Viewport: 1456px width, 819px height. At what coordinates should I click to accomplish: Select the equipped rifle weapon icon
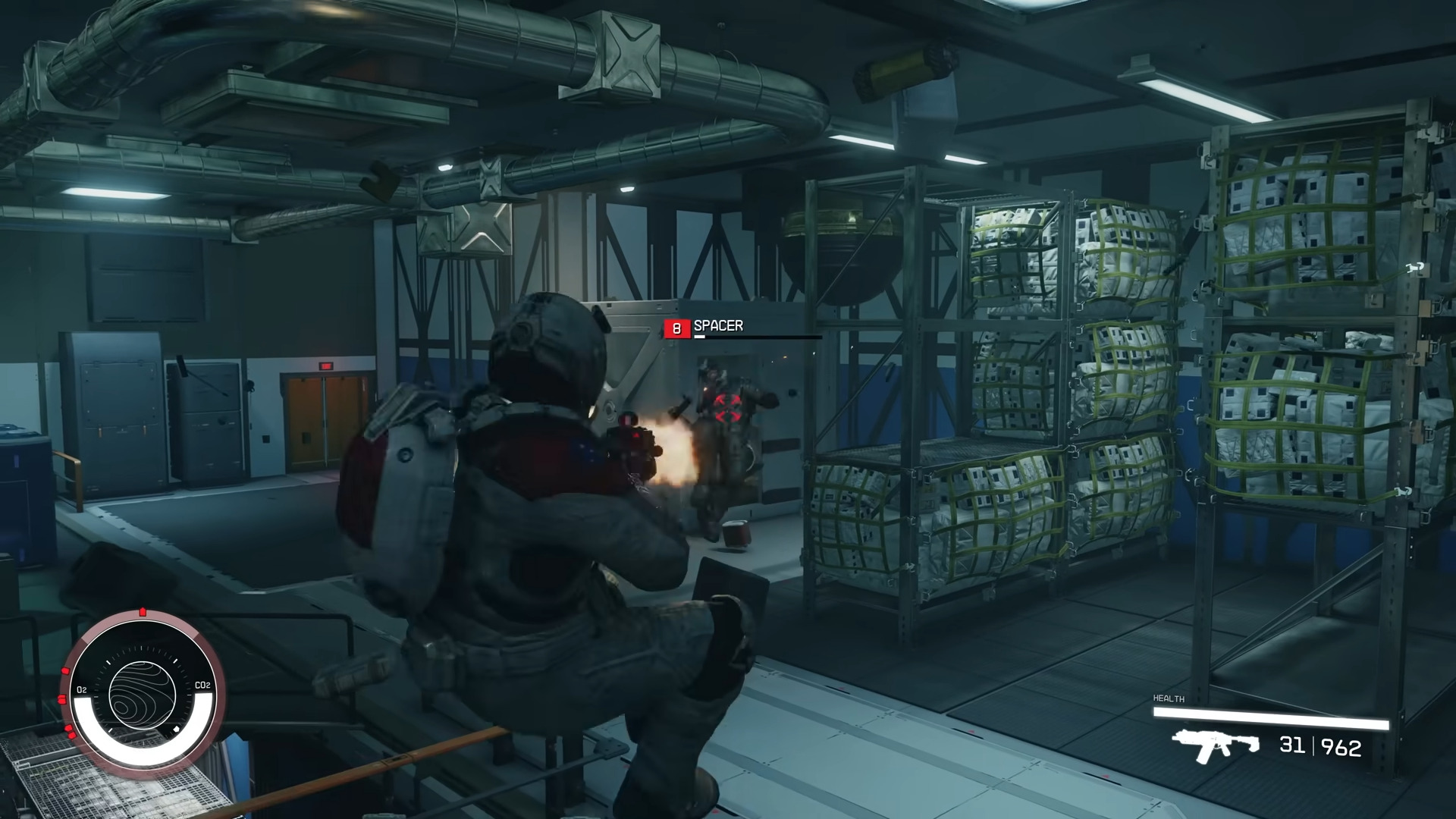tap(1214, 745)
